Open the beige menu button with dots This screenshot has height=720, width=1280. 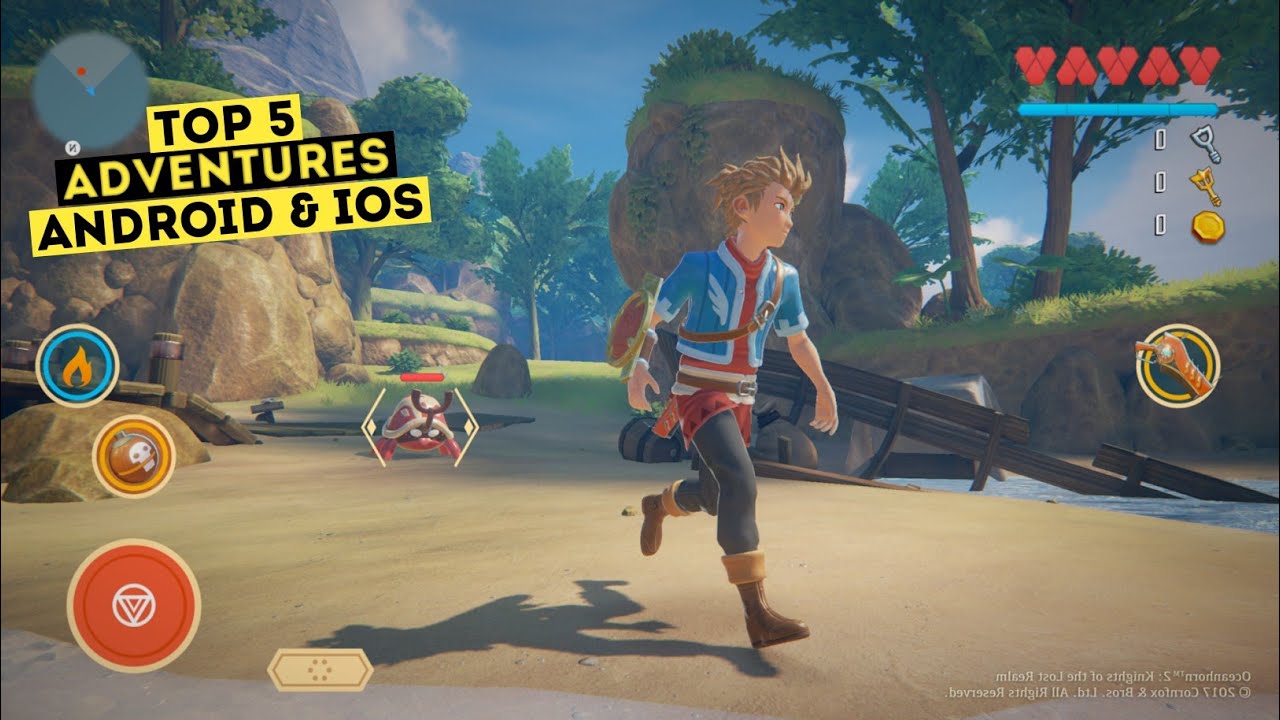[319, 669]
